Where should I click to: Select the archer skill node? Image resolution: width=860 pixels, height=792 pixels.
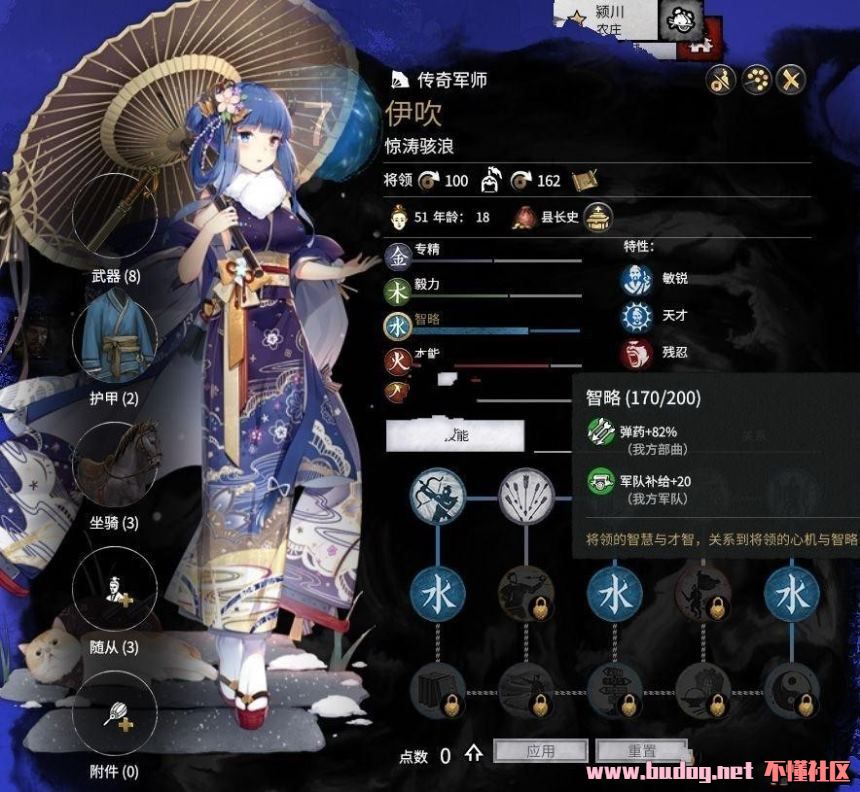tap(438, 495)
